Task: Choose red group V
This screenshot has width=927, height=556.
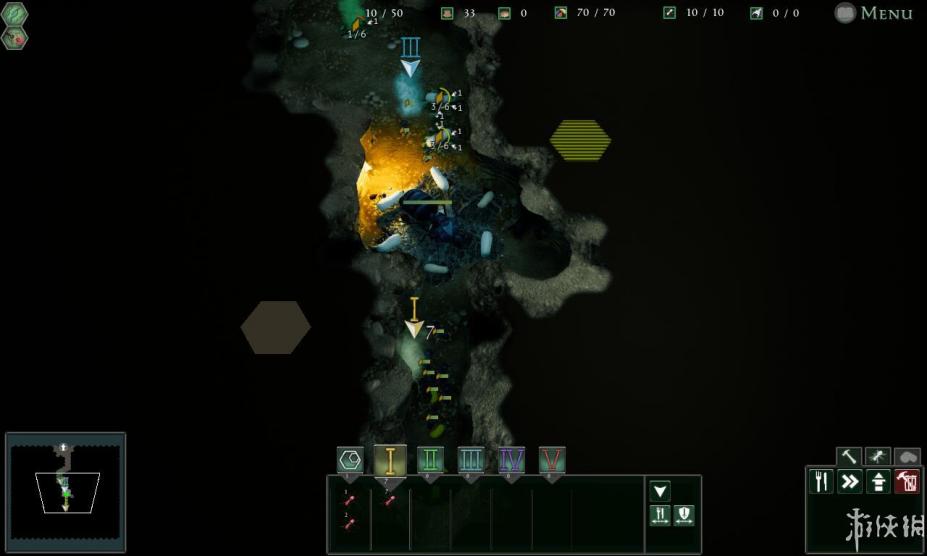Action: pos(552,460)
